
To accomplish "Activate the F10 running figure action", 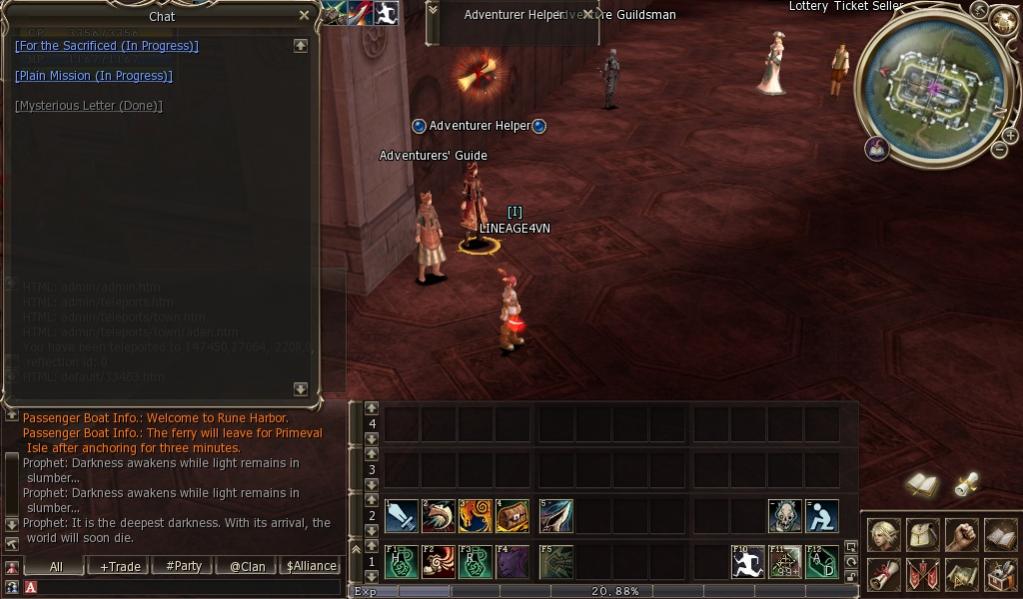I will point(746,561).
